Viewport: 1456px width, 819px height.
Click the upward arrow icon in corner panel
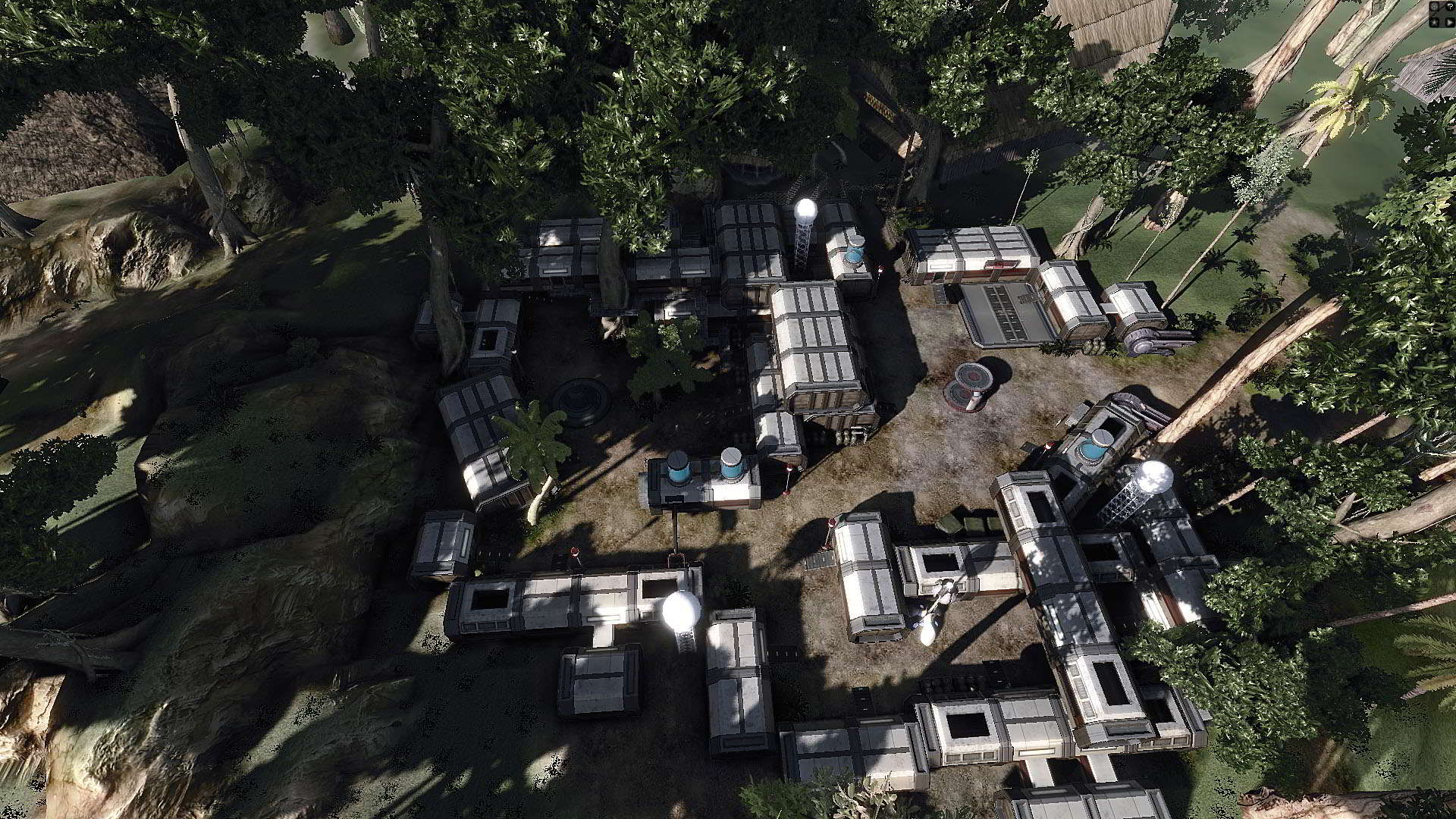point(1434,22)
